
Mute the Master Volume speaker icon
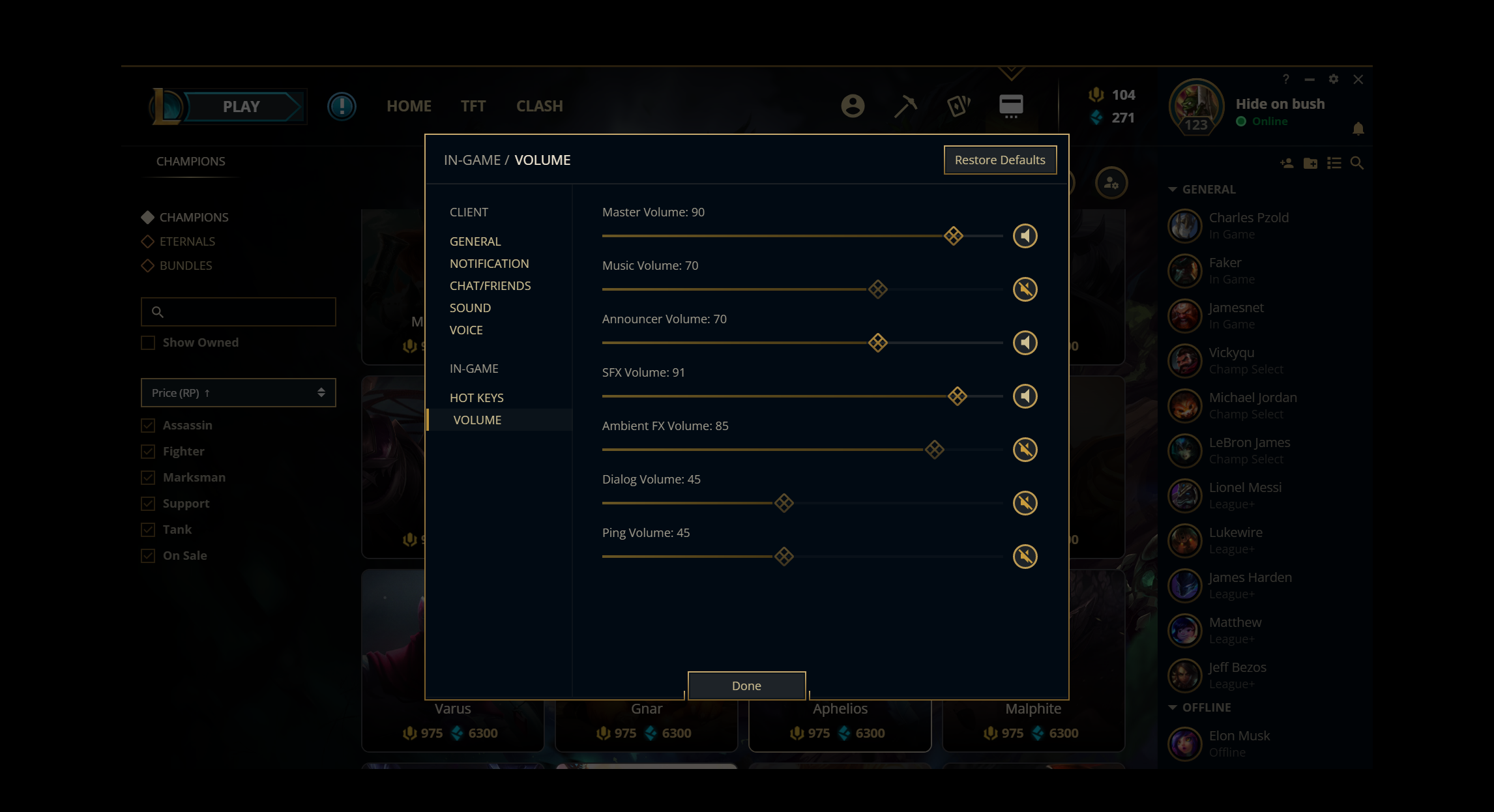point(1025,236)
